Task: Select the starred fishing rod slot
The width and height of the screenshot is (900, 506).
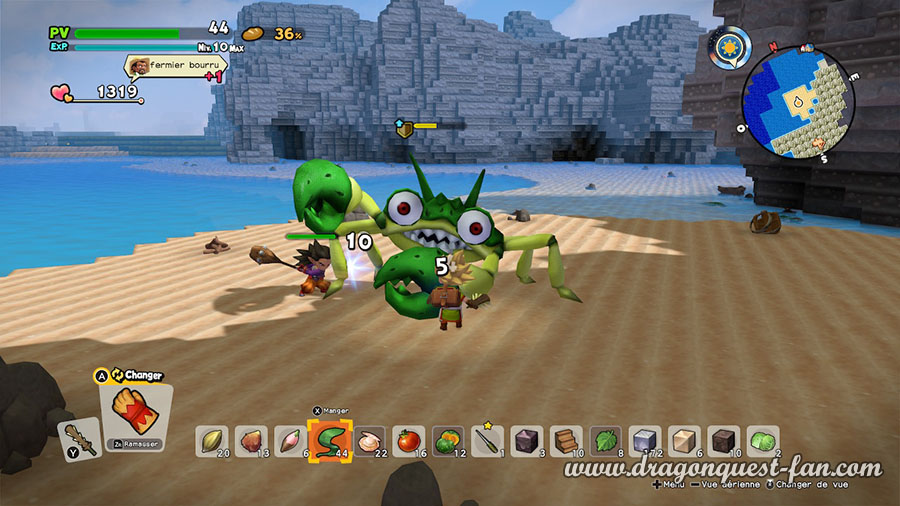Action: [486, 441]
